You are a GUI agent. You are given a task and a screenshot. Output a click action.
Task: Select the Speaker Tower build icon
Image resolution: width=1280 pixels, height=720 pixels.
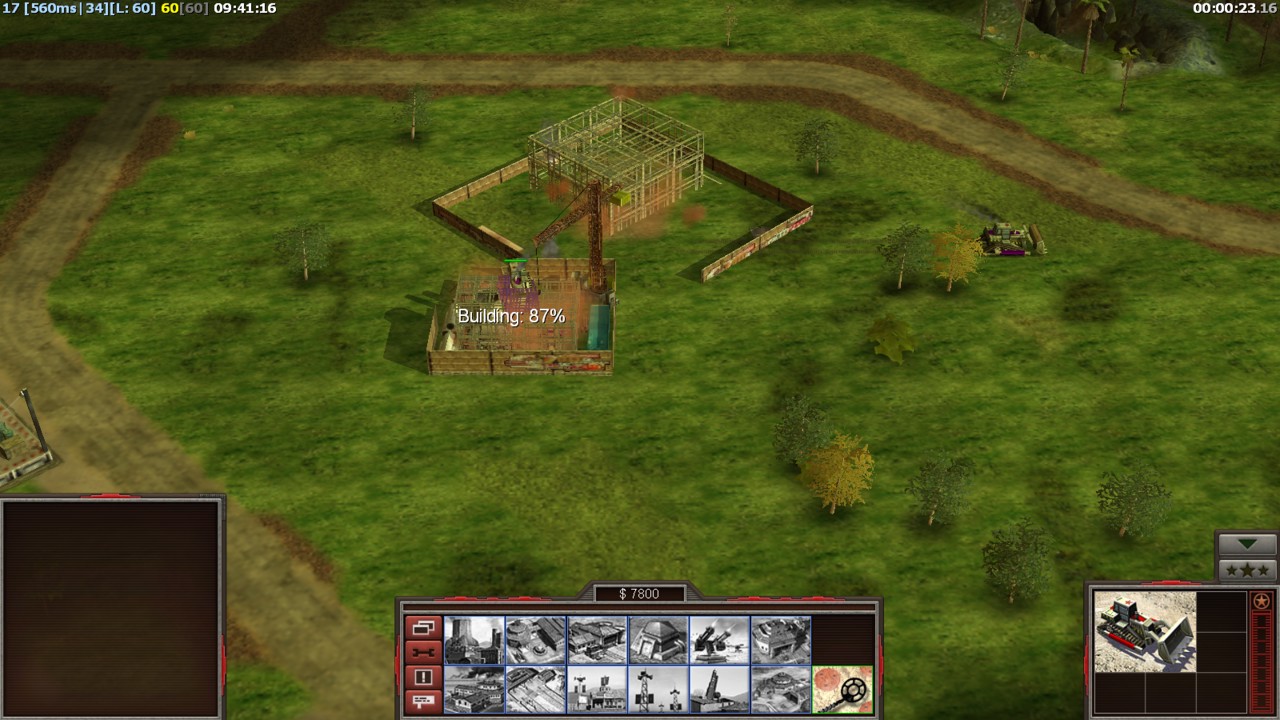pyautogui.click(x=658, y=689)
